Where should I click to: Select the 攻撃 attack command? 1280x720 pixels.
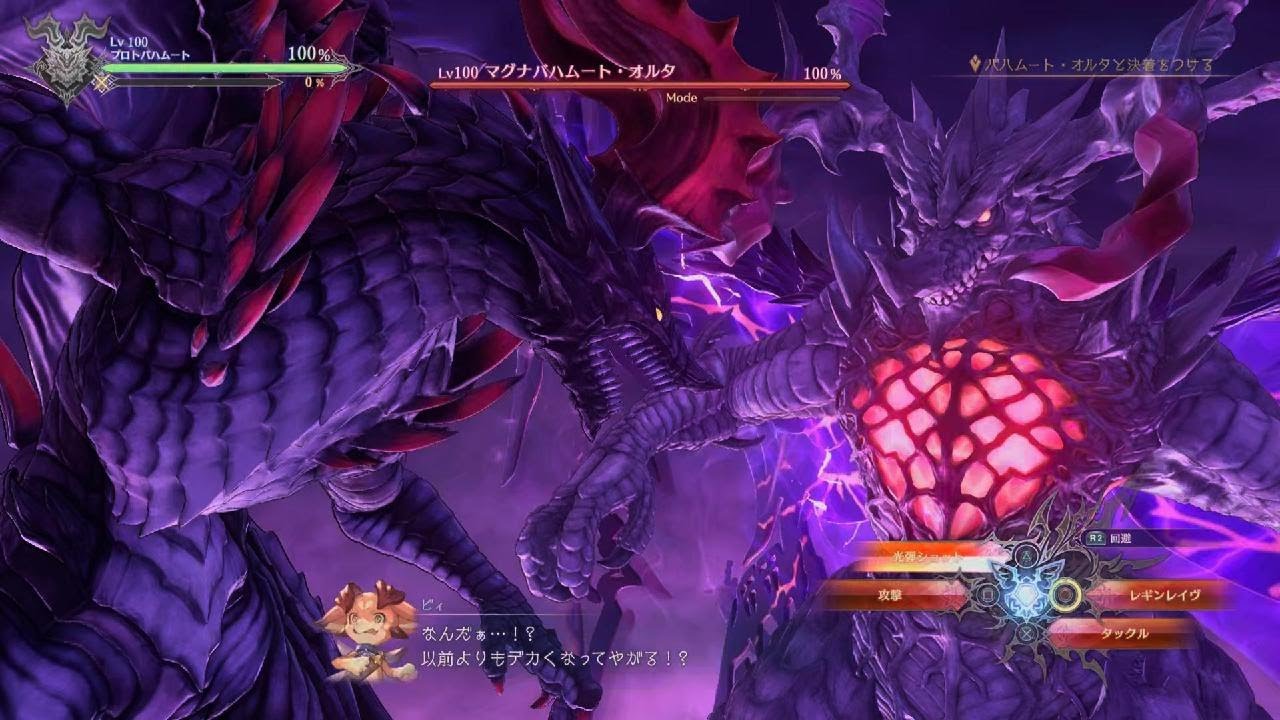(891, 595)
